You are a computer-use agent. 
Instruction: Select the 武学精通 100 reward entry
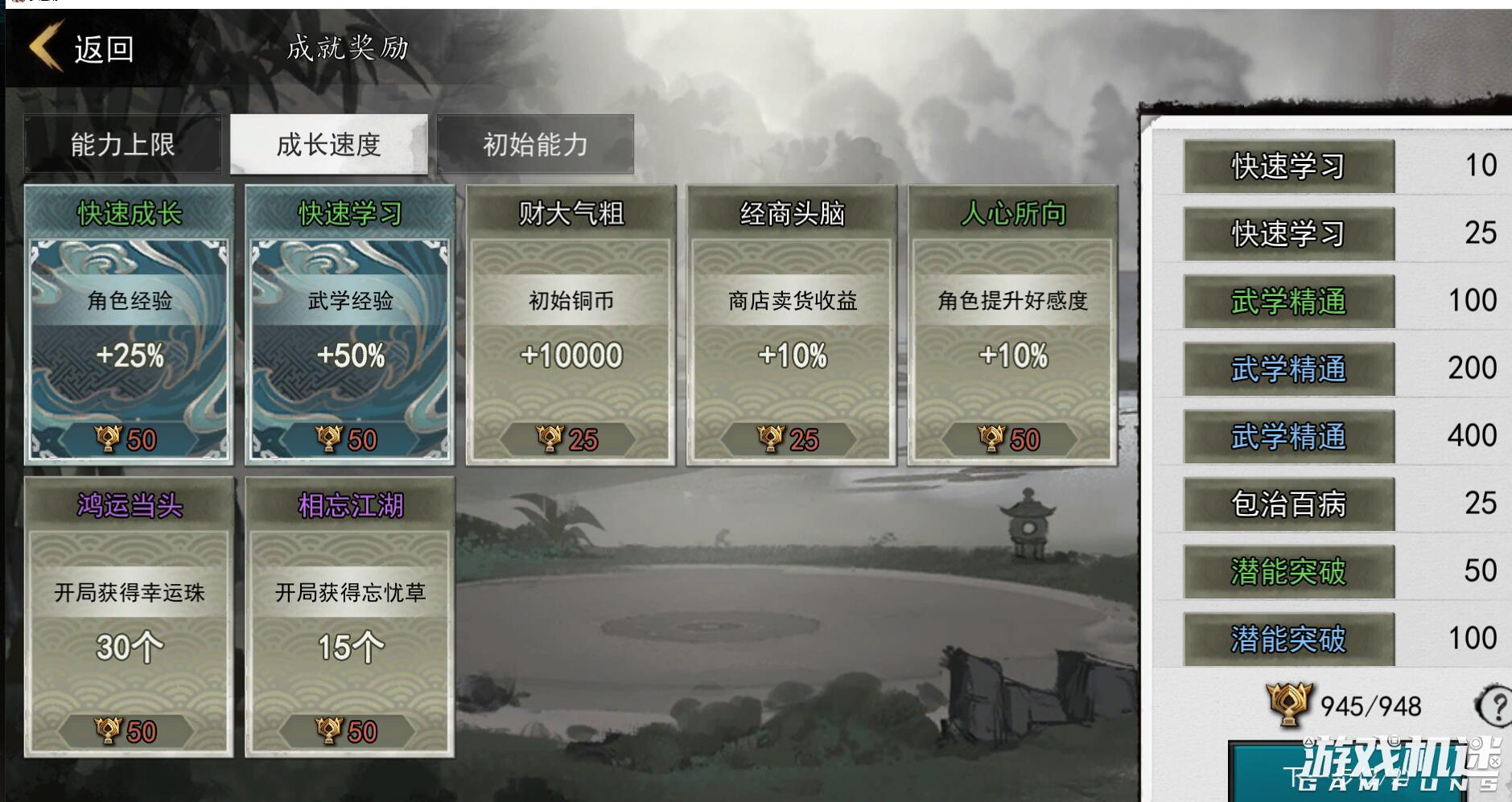(x=1287, y=301)
